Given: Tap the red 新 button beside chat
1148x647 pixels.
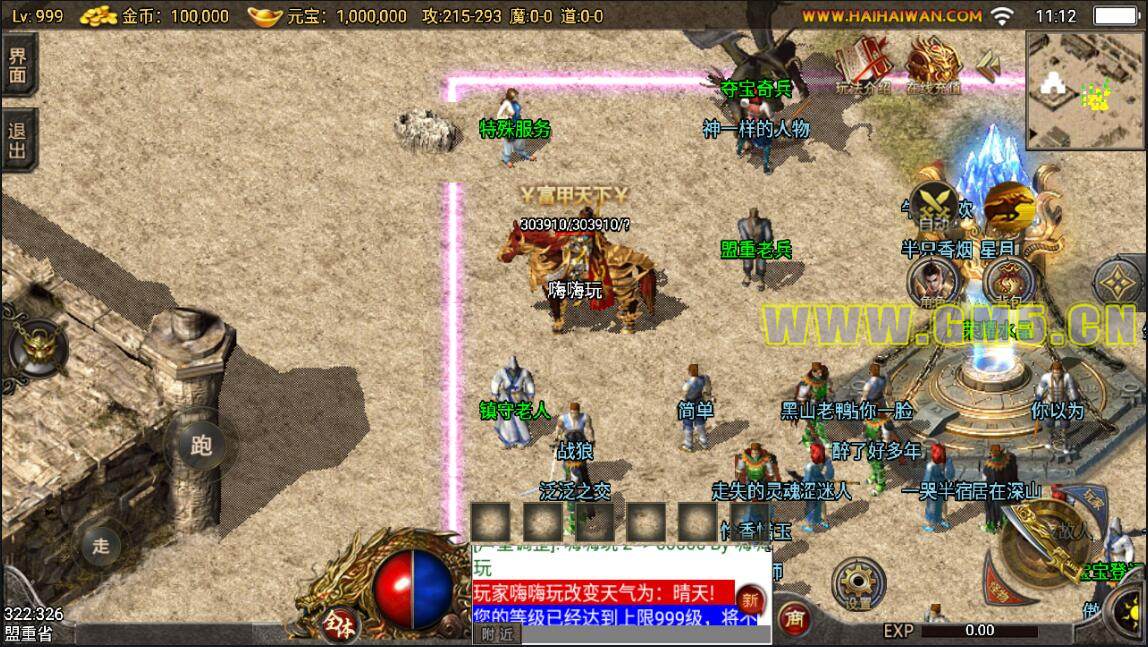Looking at the screenshot, I should pyautogui.click(x=750, y=602).
